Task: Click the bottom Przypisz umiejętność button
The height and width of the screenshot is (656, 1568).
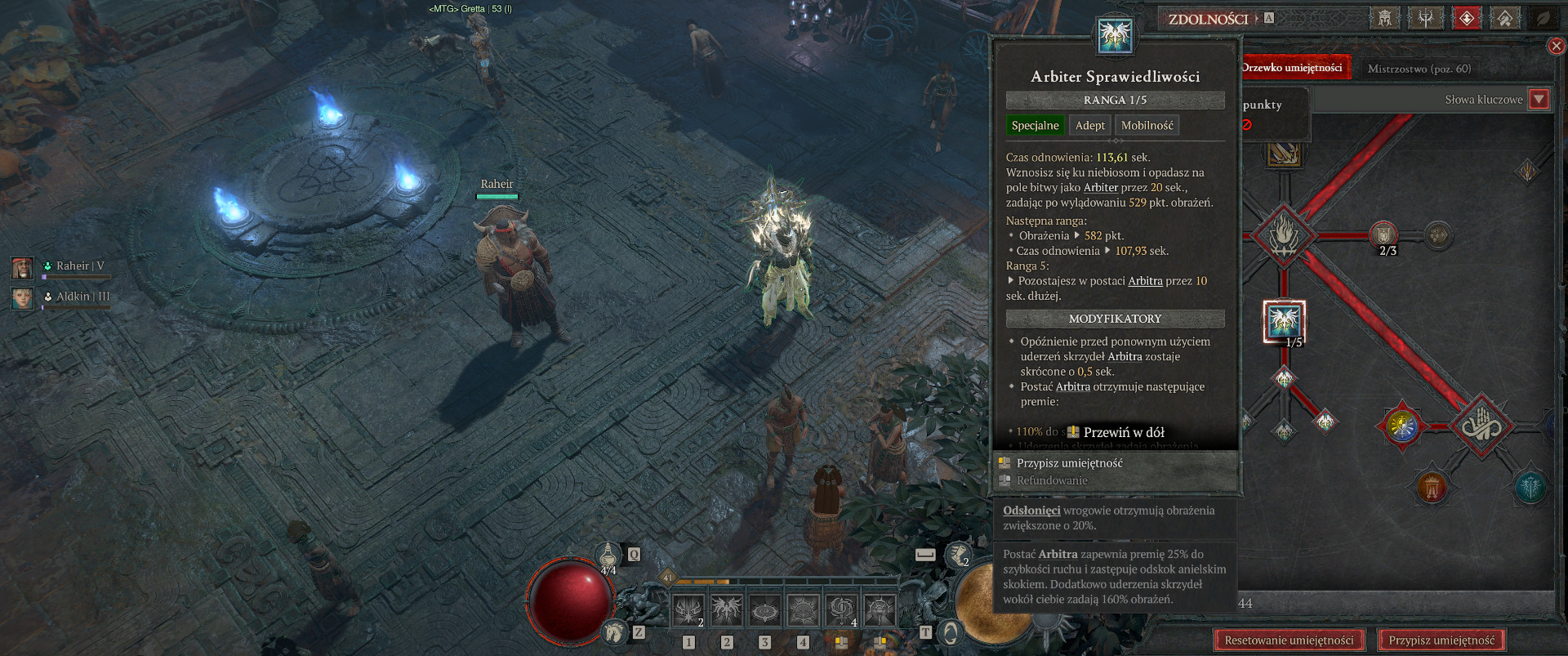Action: 1441,640
